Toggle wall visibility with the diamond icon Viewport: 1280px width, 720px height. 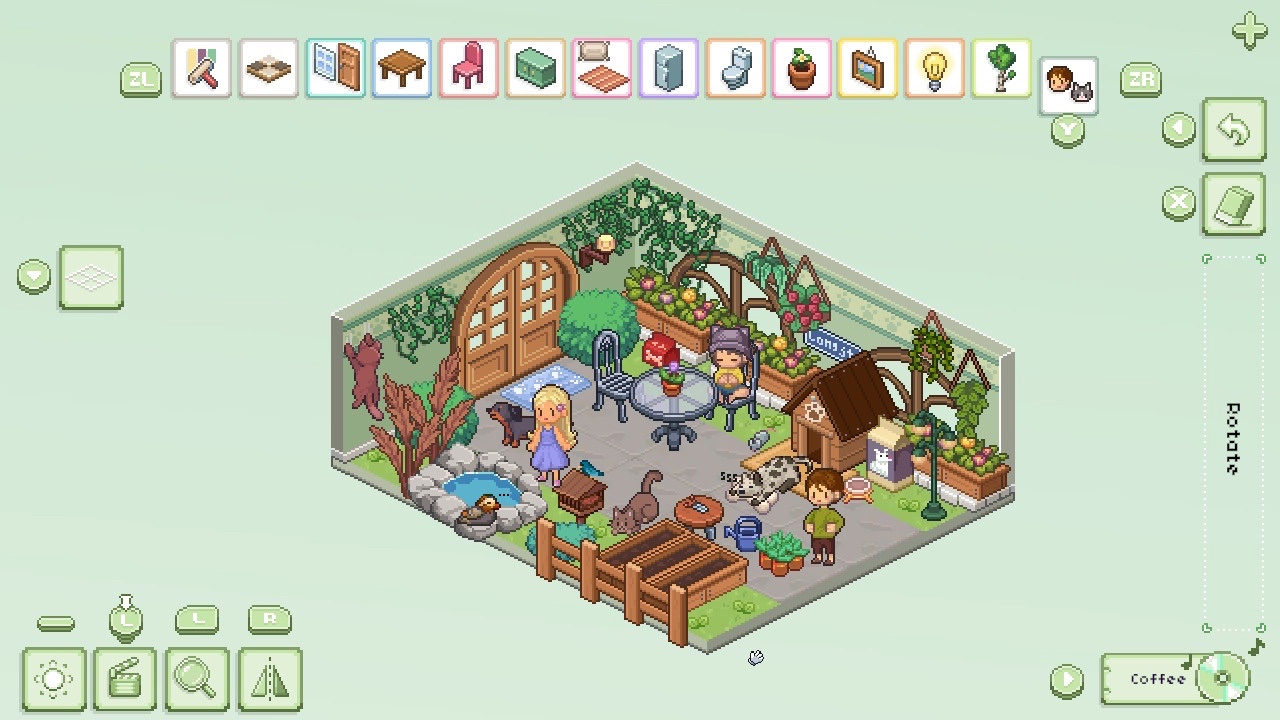(x=91, y=277)
